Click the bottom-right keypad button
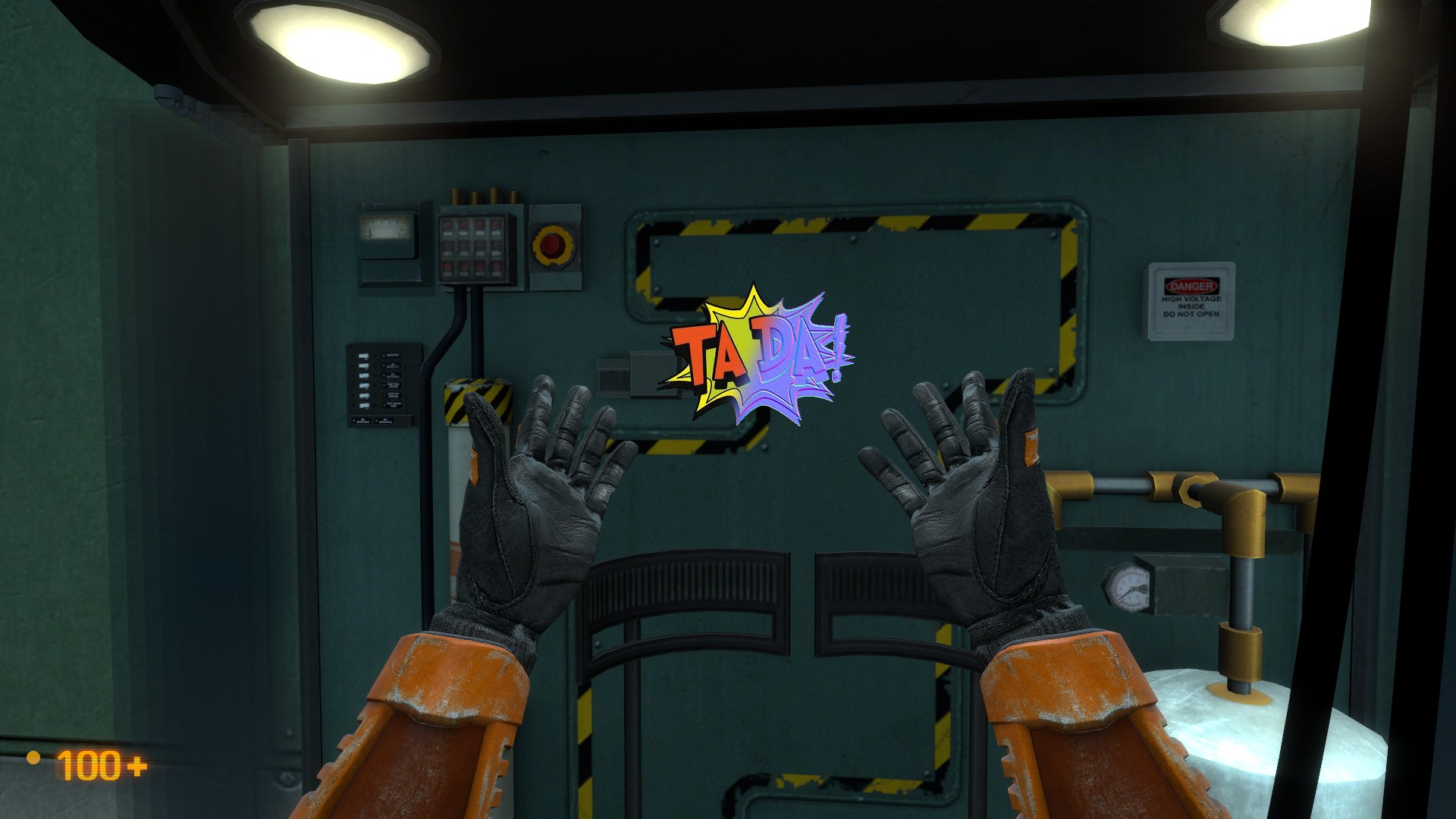 tap(497, 268)
